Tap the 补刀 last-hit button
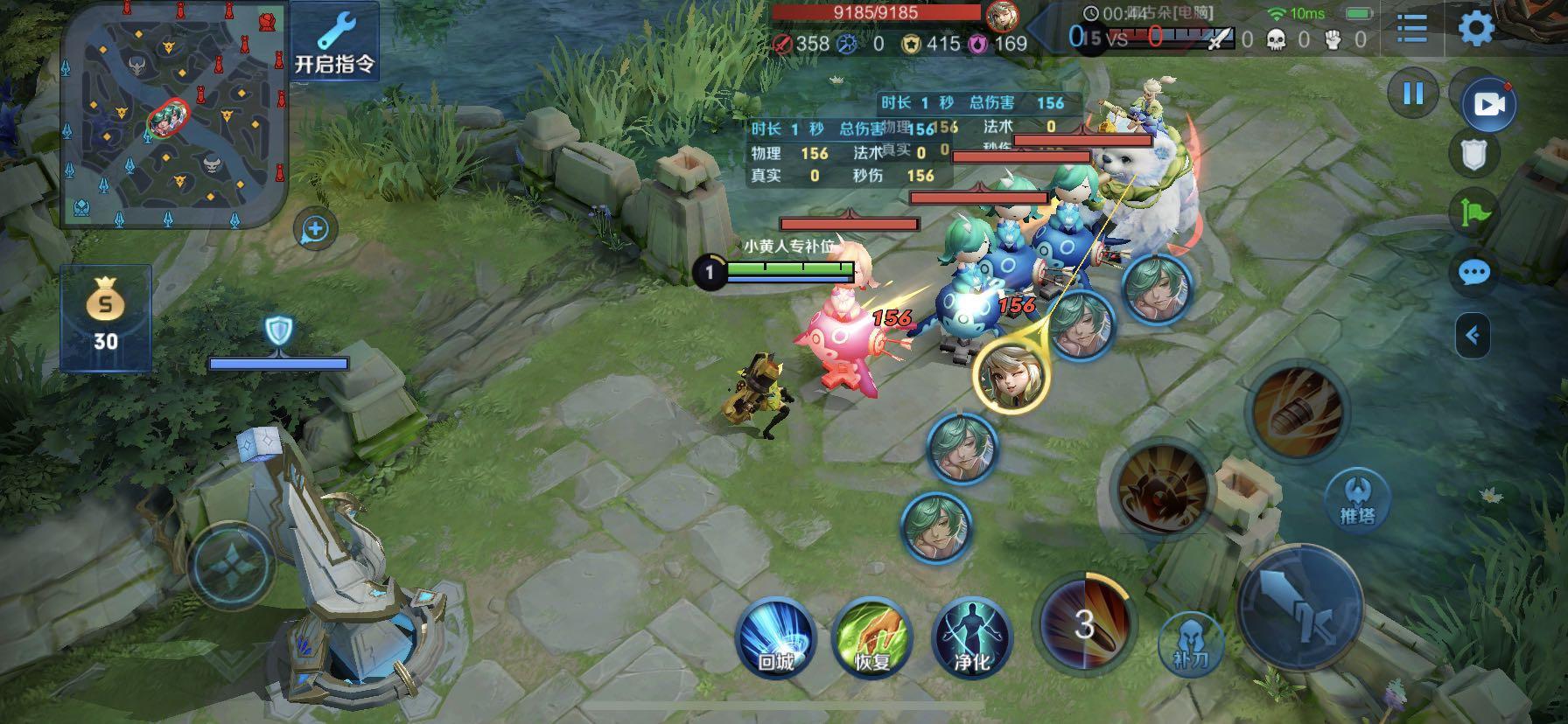Image resolution: width=1568 pixels, height=724 pixels. pyautogui.click(x=1190, y=642)
